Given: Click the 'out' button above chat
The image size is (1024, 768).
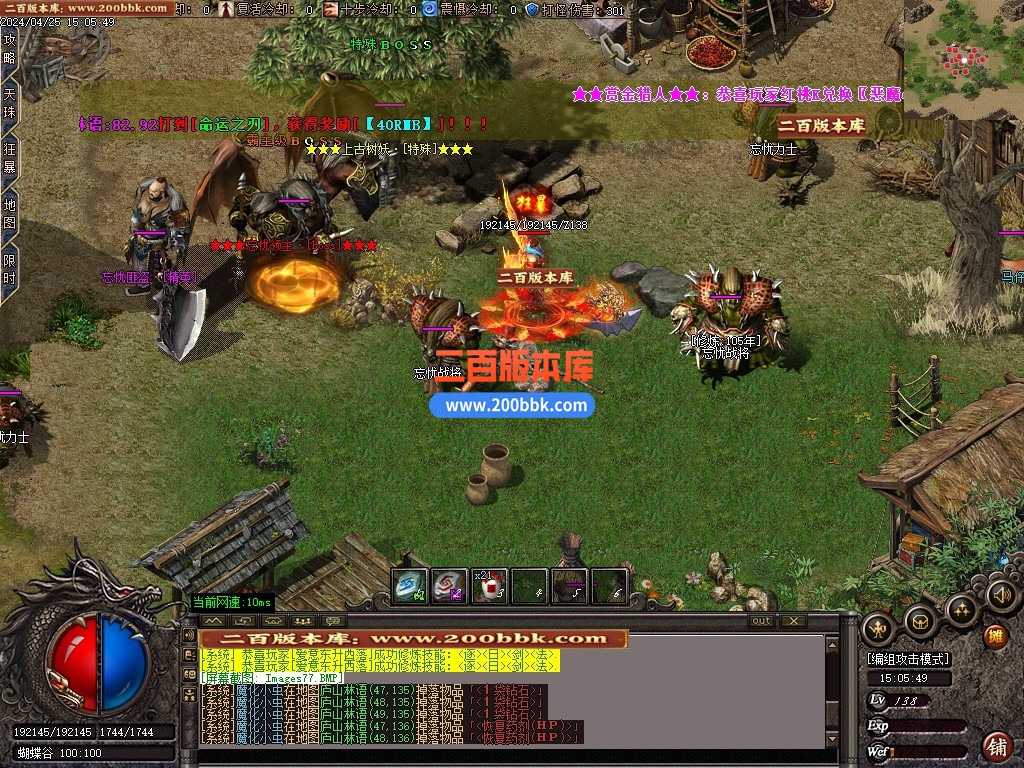Looking at the screenshot, I should click(x=762, y=621).
